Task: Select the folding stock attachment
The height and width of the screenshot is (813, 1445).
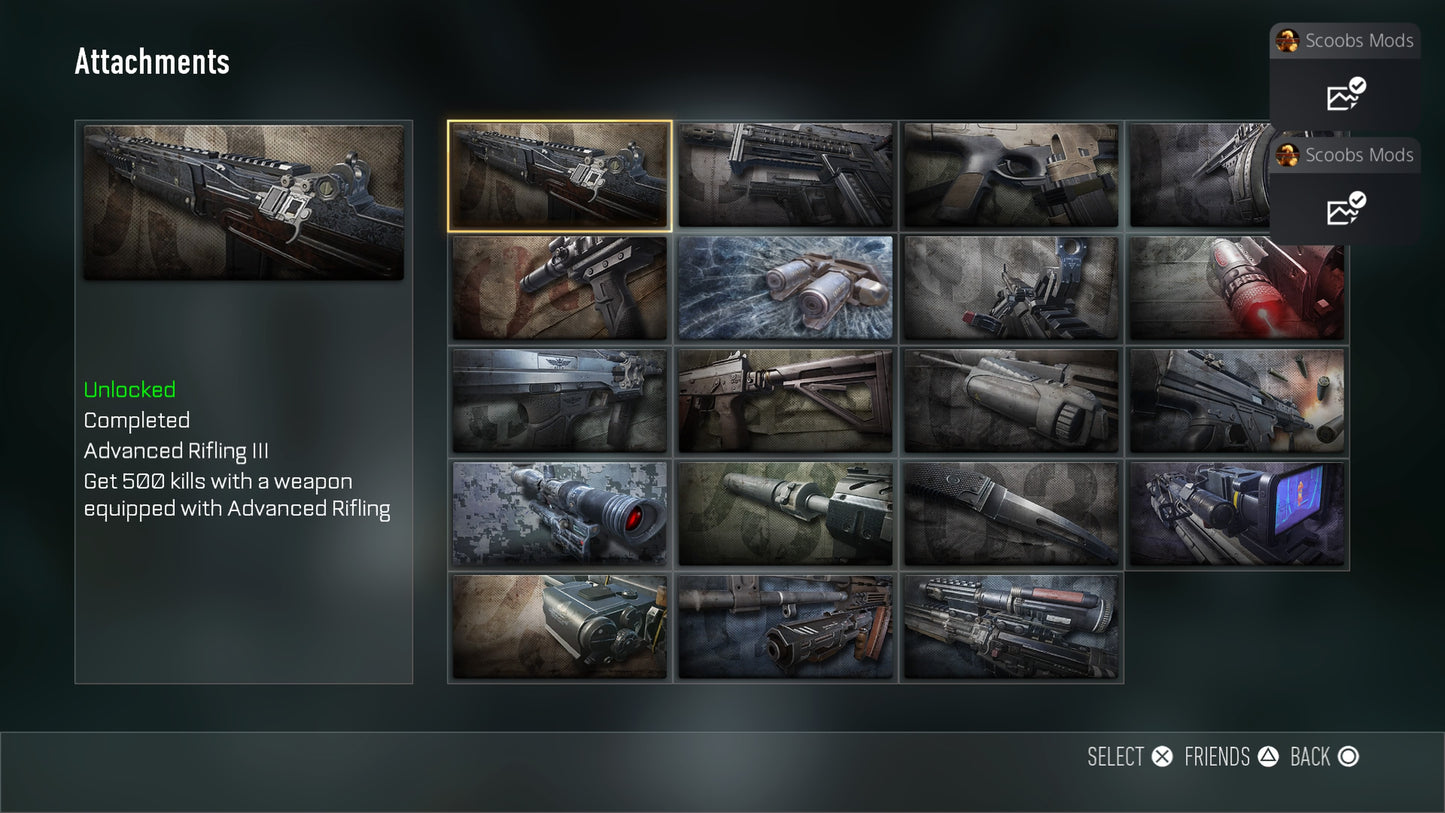Action: tap(785, 400)
